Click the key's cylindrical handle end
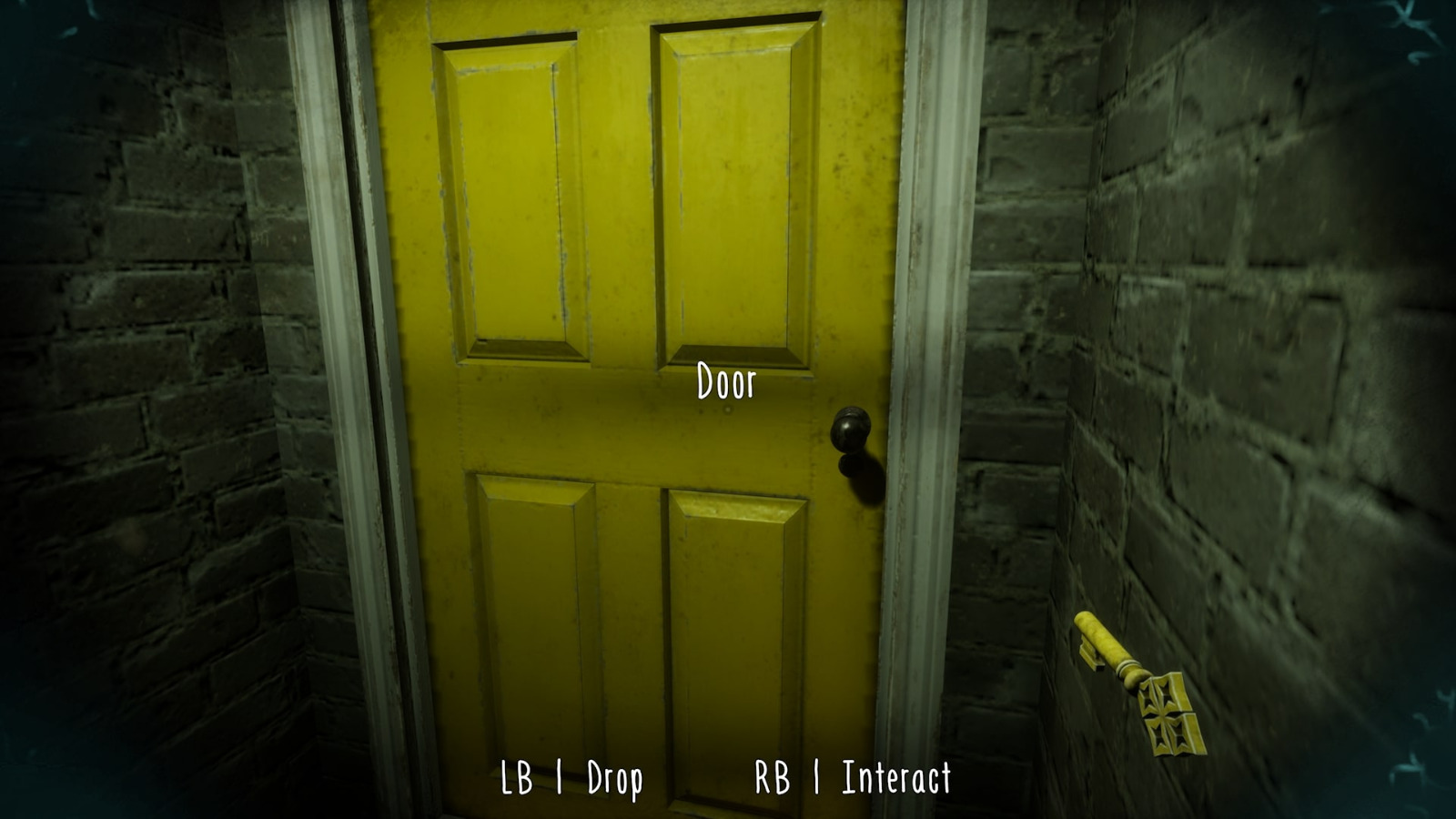Screen dimensions: 1456x819 click(x=1092, y=626)
